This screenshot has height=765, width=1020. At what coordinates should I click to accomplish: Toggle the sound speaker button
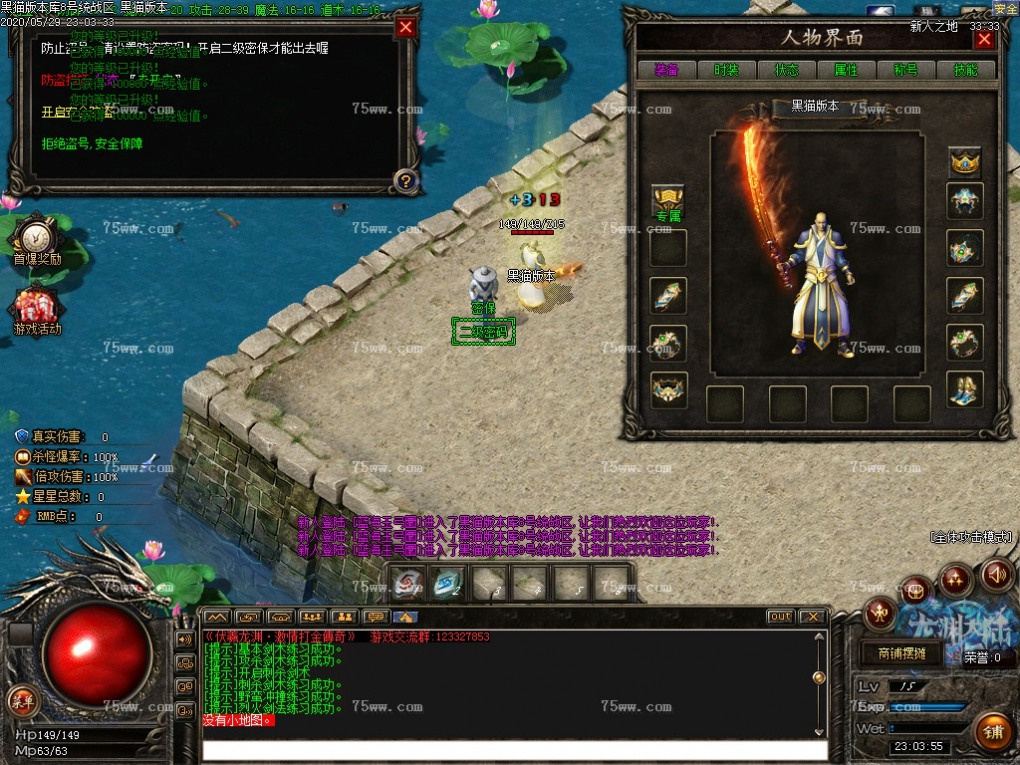pos(996,575)
